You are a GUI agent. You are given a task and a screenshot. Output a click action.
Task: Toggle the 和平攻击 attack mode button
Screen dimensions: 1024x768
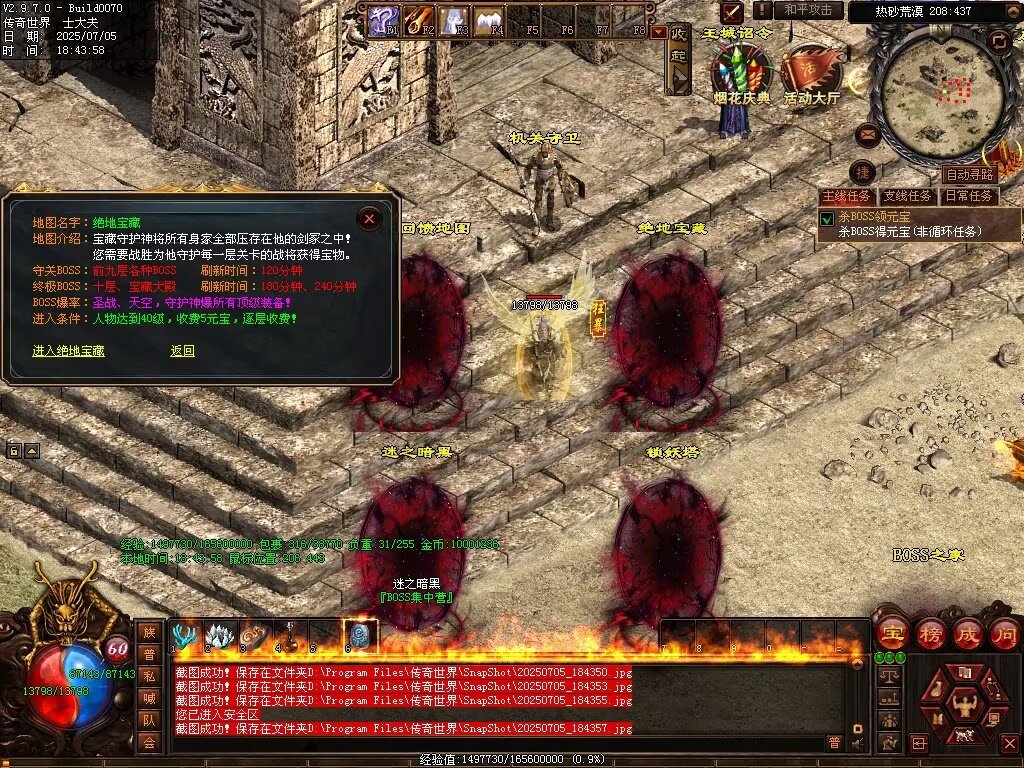[808, 10]
